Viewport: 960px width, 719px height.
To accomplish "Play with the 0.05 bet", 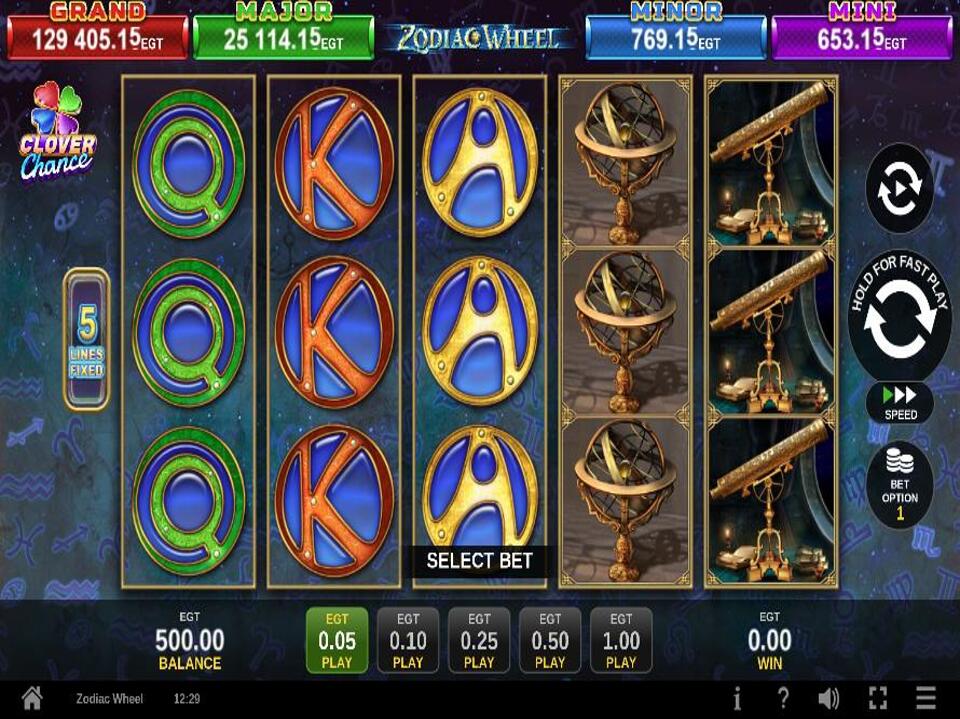I will (x=337, y=640).
